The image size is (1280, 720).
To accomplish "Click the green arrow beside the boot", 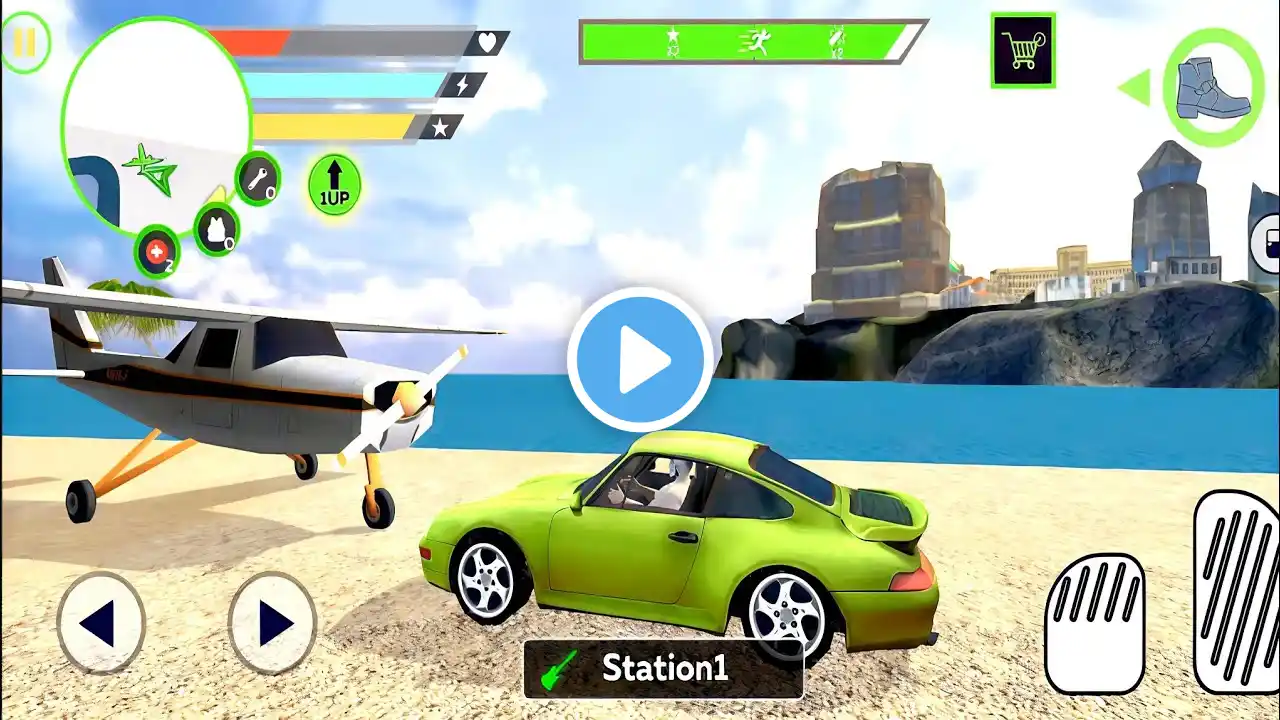I will pos(1134,88).
